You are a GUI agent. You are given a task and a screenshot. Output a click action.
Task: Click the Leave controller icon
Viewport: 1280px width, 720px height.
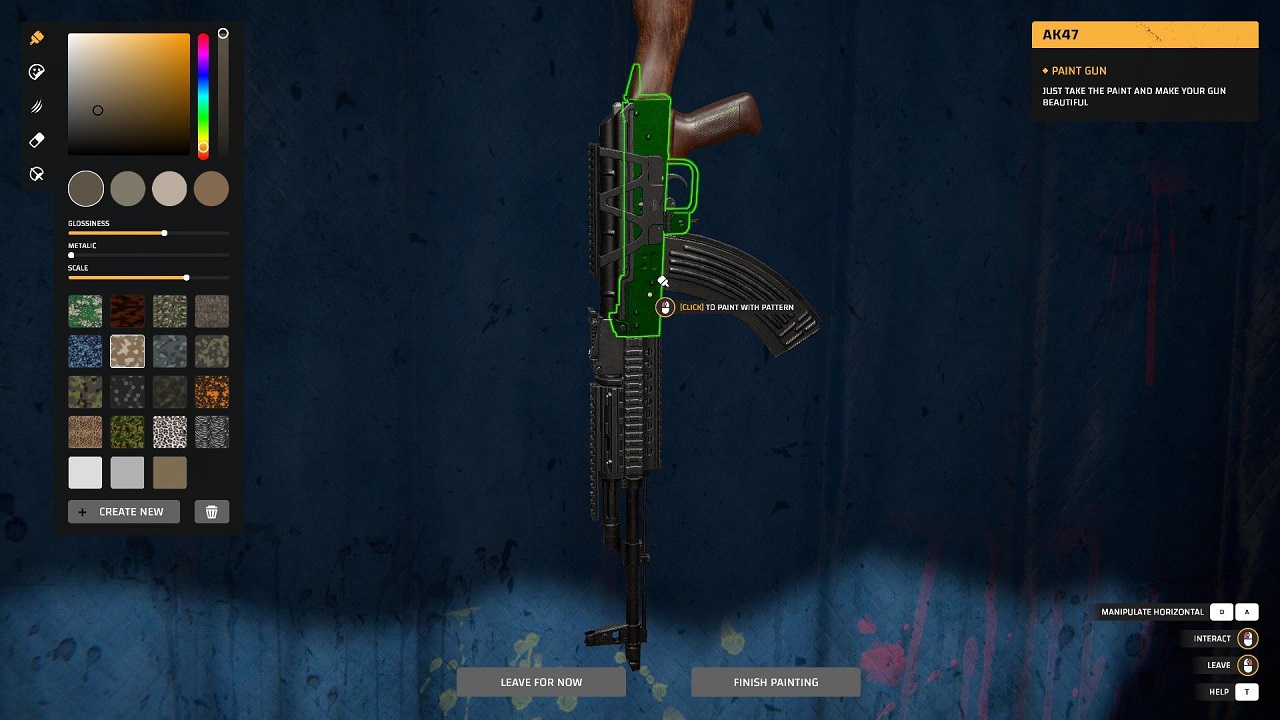[1247, 664]
